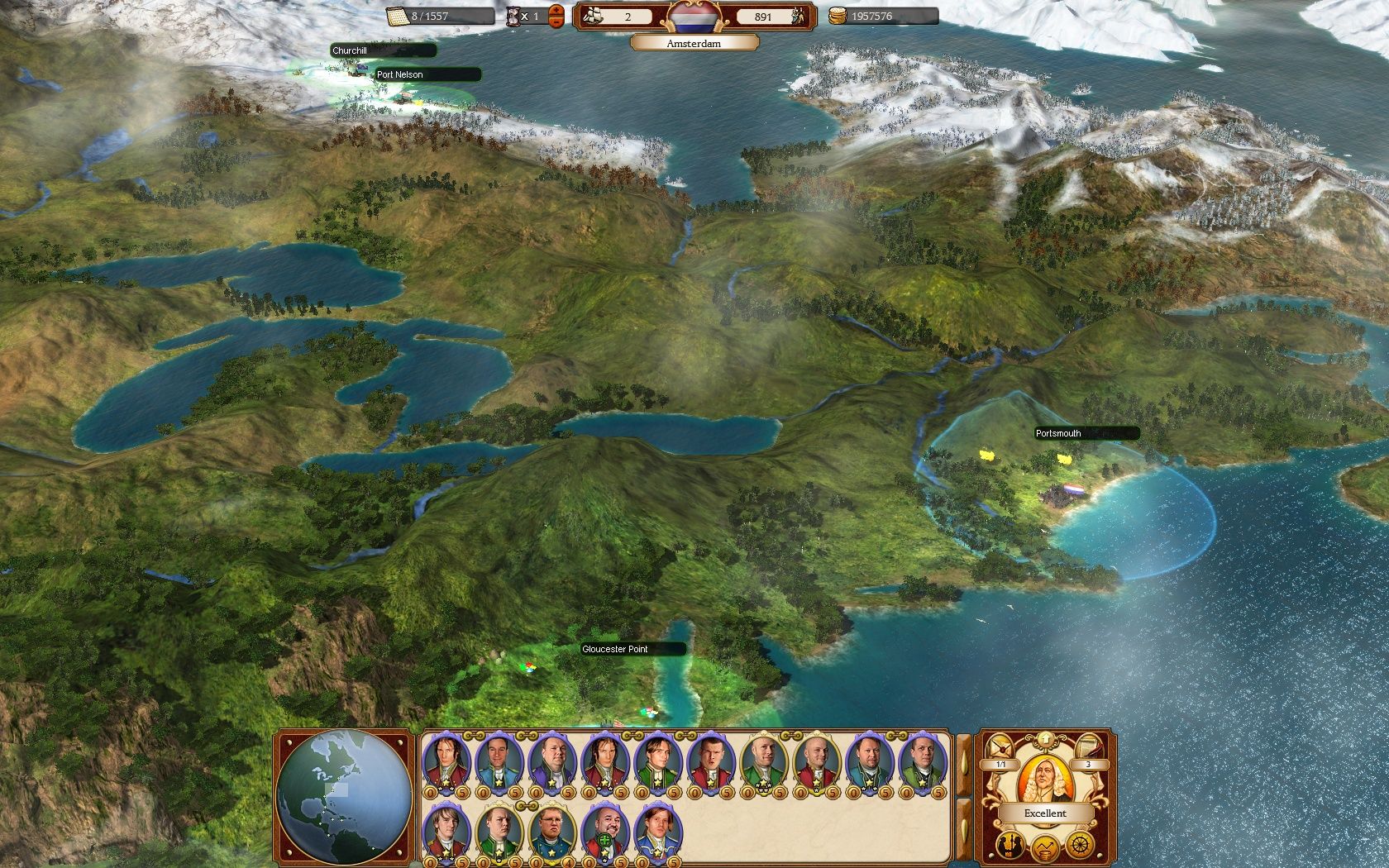Select the captain portrait with green cross badge
The image size is (1389, 868).
coord(604,831)
